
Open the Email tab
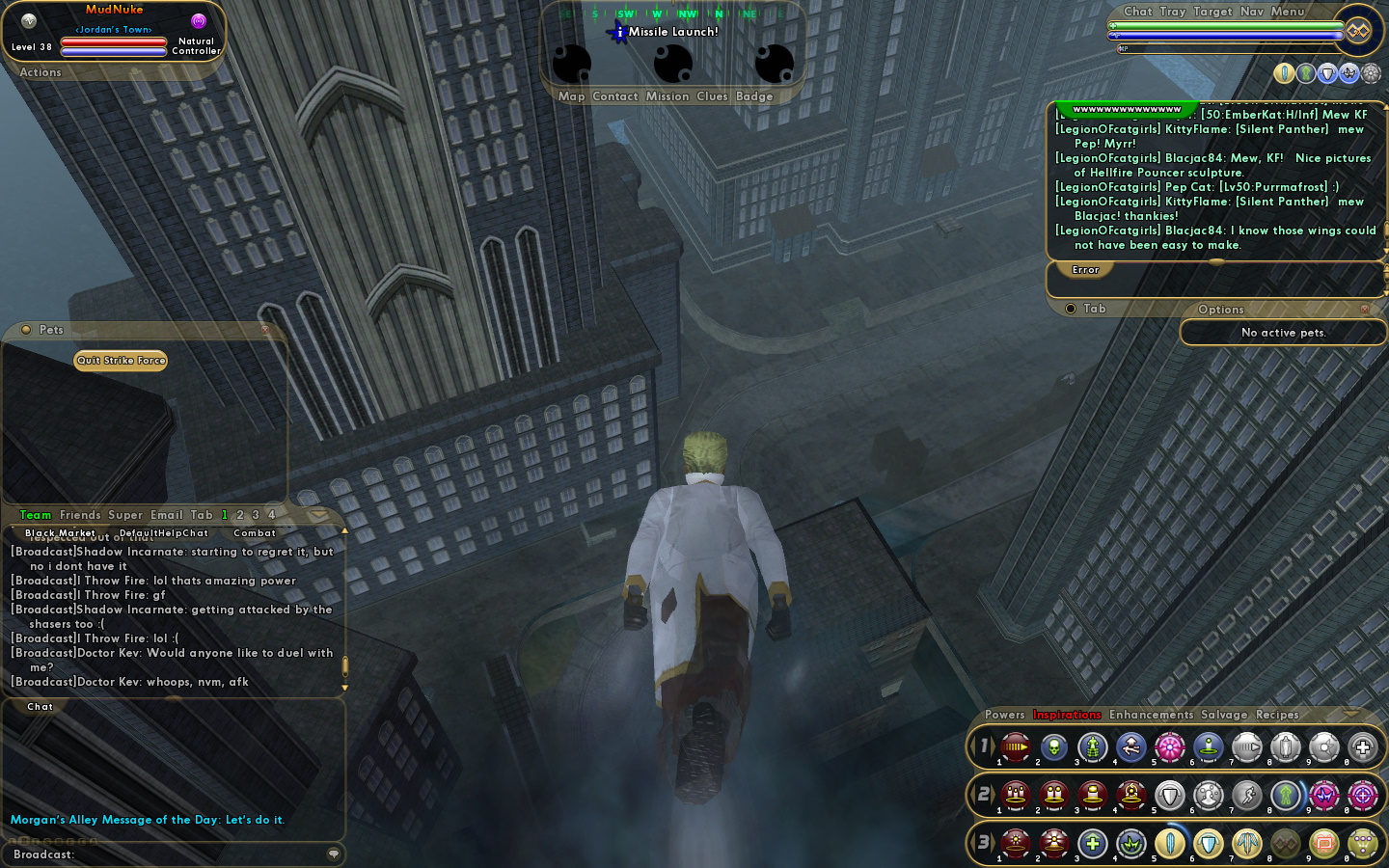166,515
